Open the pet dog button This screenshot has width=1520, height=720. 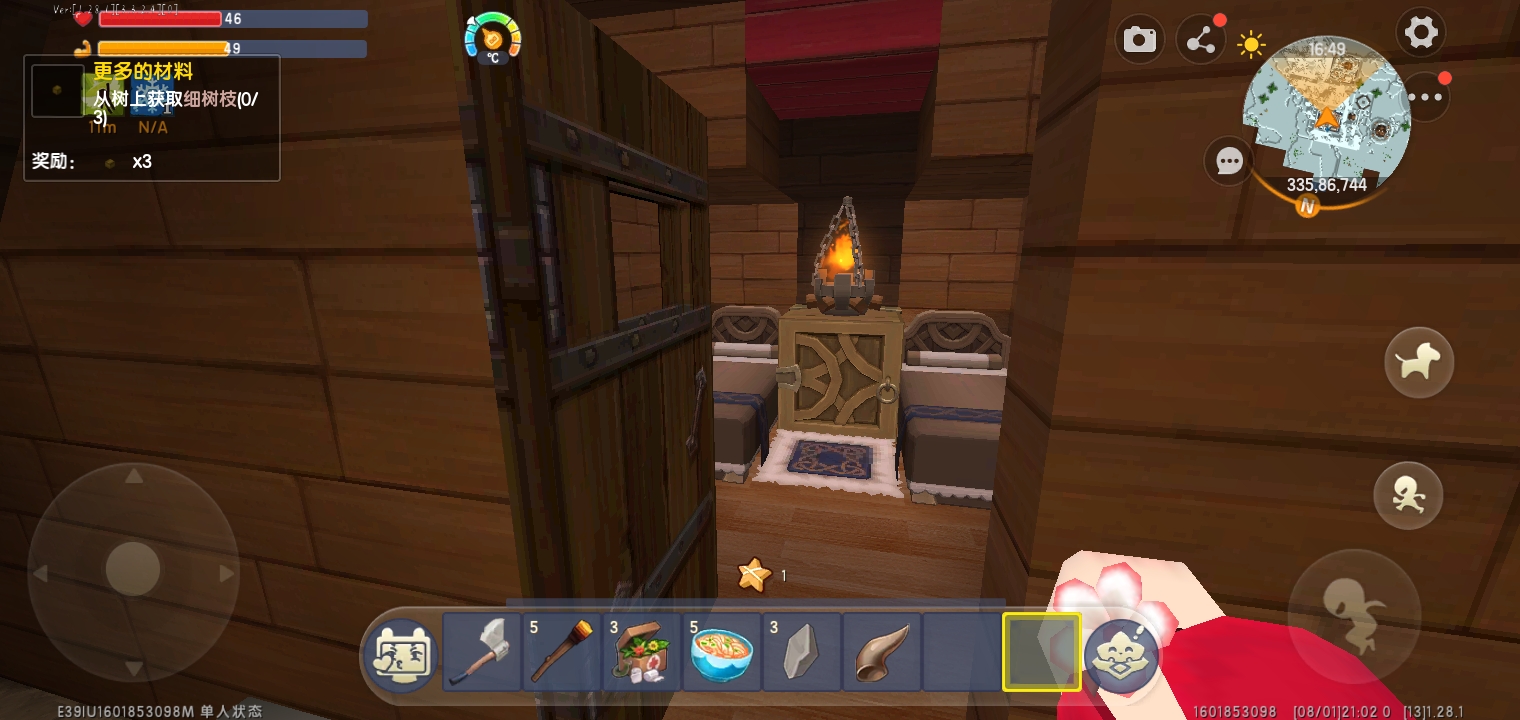(1418, 362)
